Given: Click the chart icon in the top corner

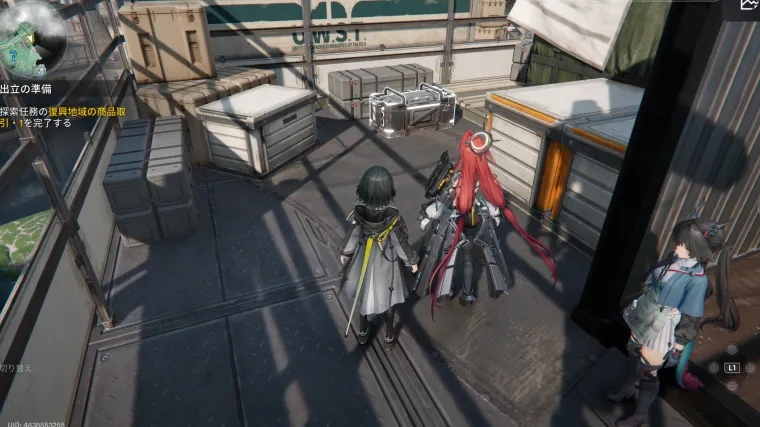Looking at the screenshot, I should point(748,6).
